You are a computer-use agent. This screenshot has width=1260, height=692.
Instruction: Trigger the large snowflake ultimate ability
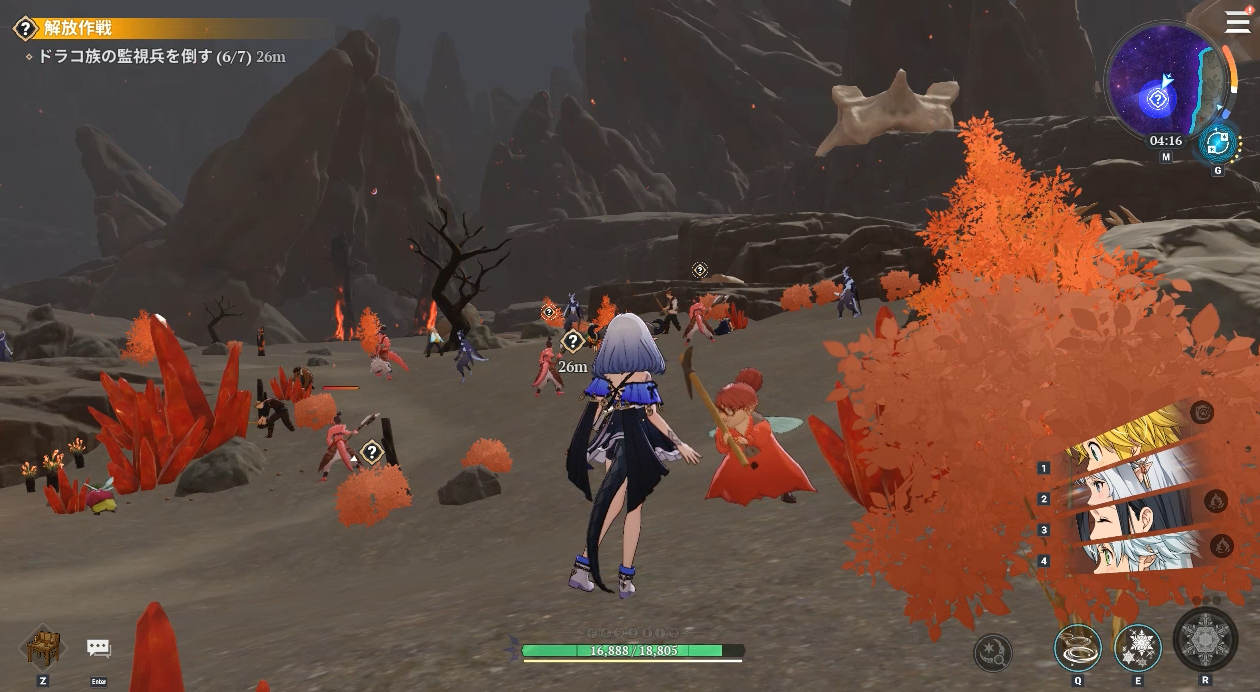pyautogui.click(x=1205, y=640)
